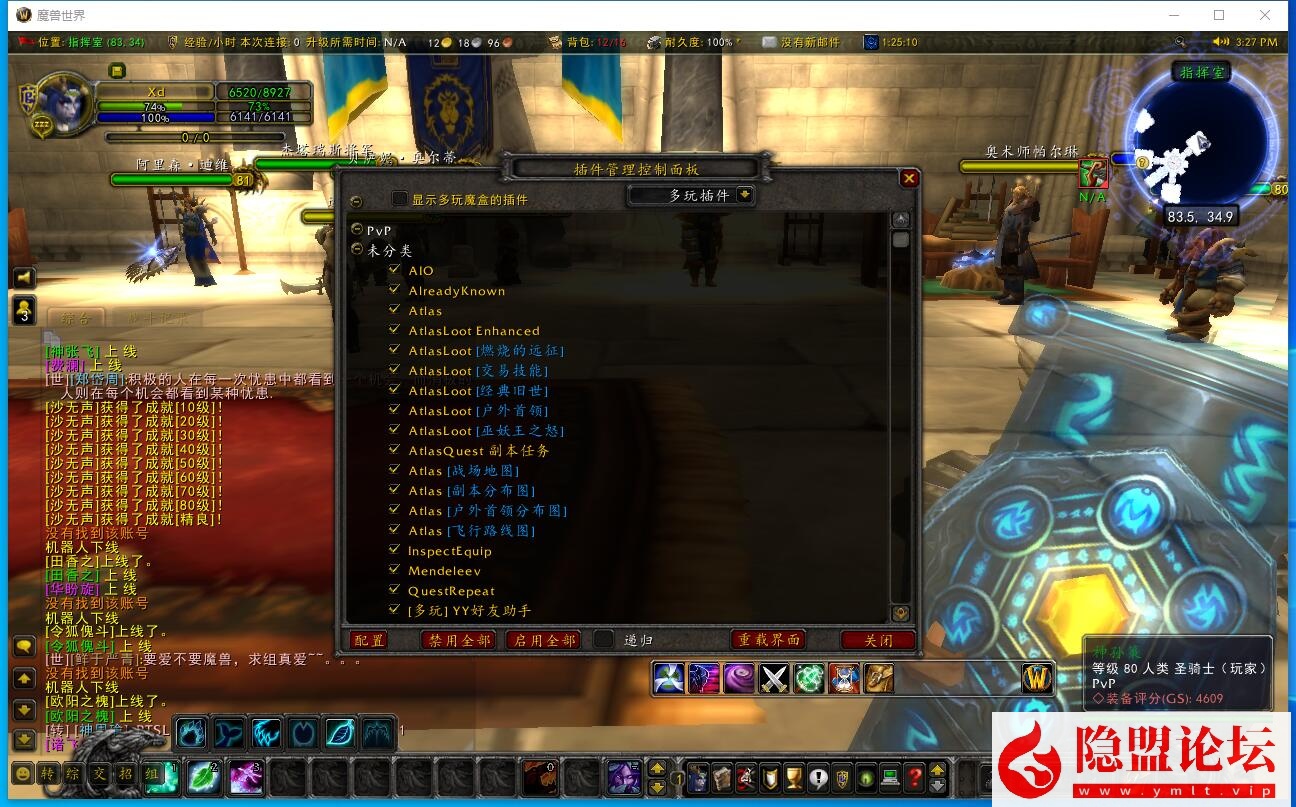1296x807 pixels.
Task: Tick the 显示多玩魔盒的插件 checkbox
Action: (x=400, y=199)
